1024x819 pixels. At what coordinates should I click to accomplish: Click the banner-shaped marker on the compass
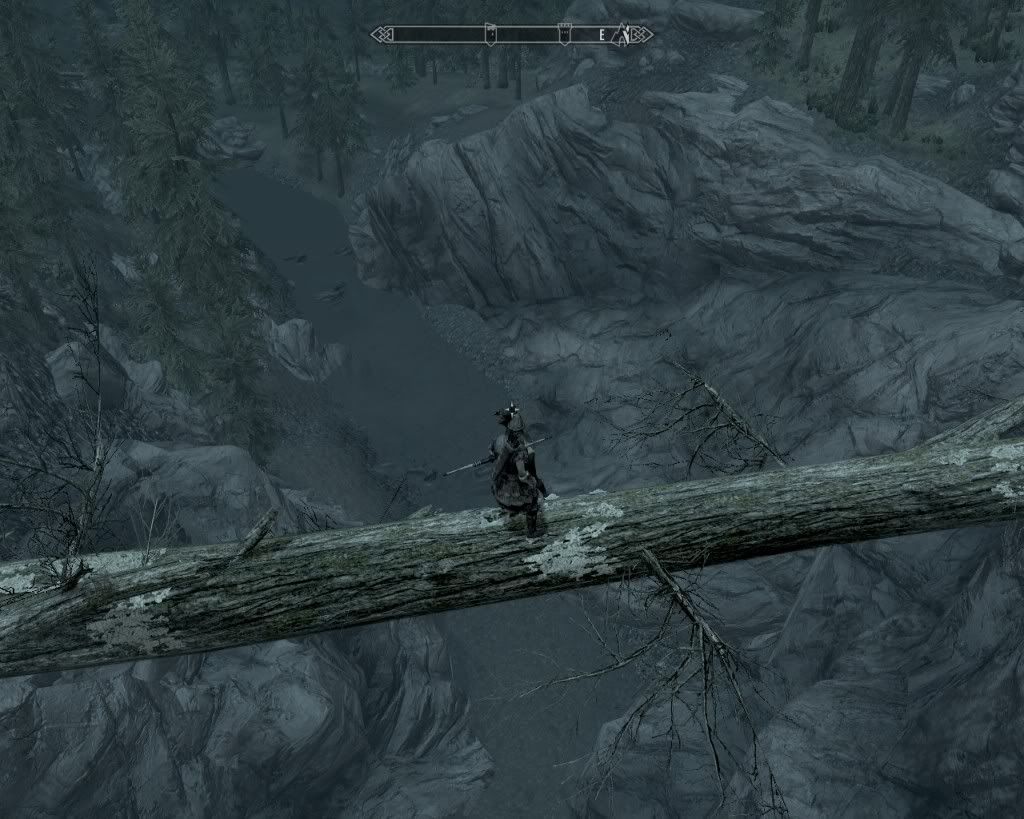[x=490, y=34]
